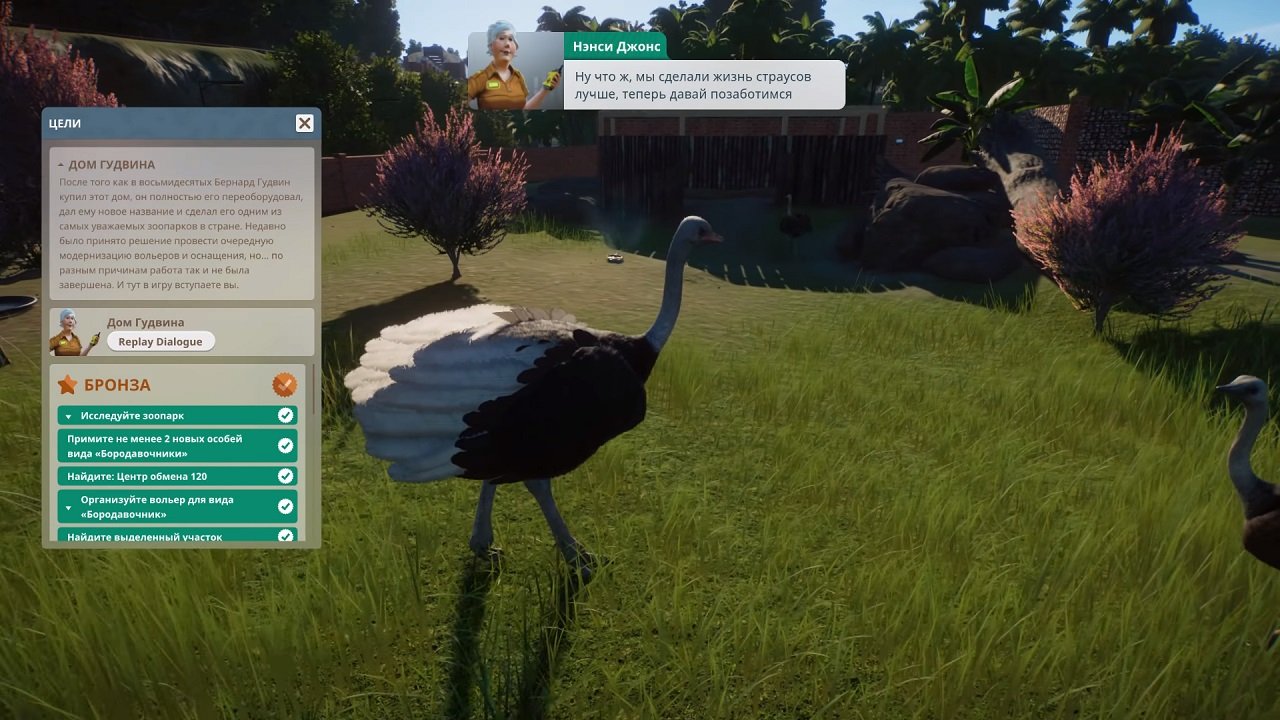The image size is (1280, 720).
Task: Toggle the completion check on Примите не менее 2 новых особей
Action: point(285,444)
